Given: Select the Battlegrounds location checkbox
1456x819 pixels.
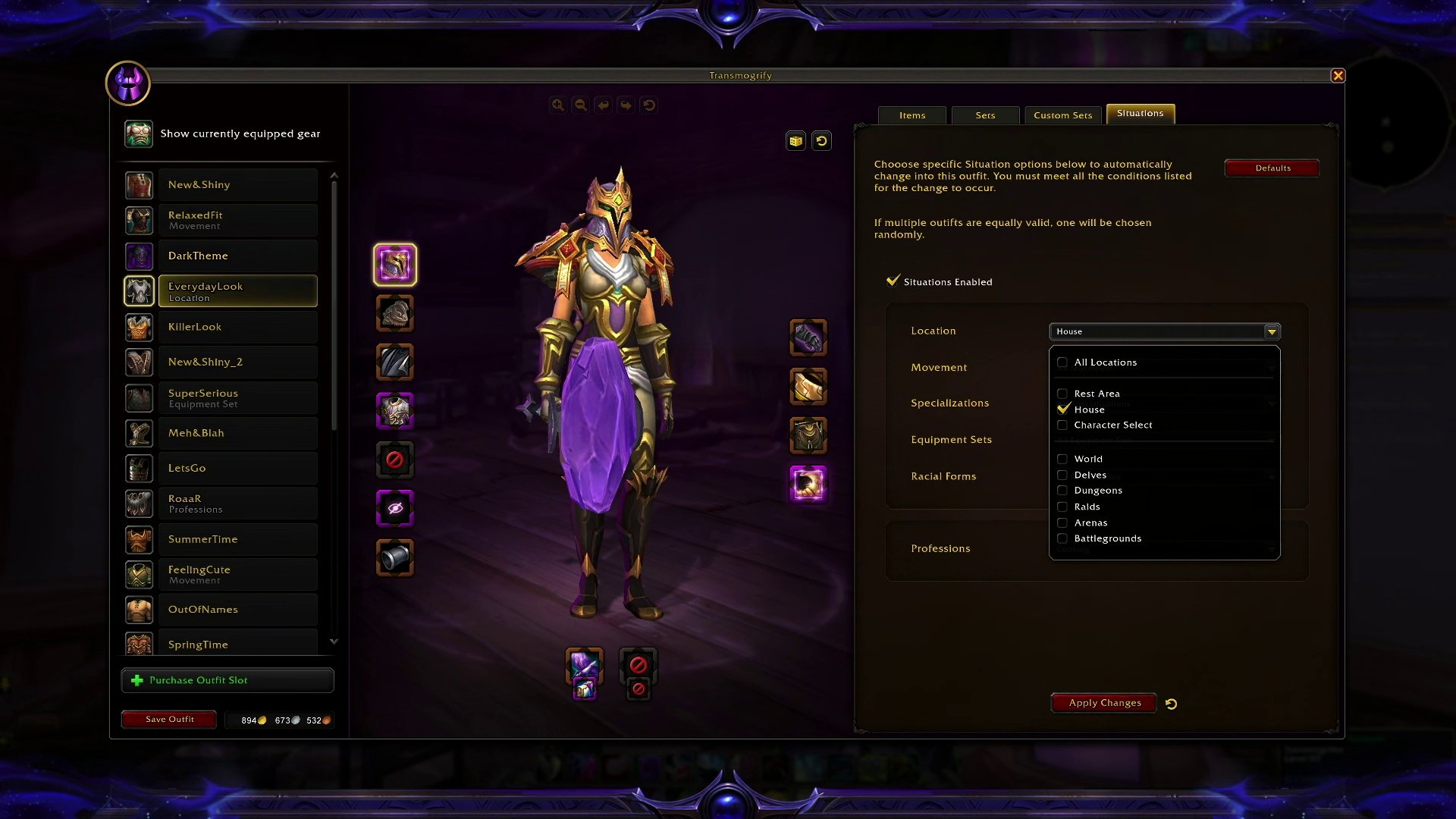Looking at the screenshot, I should tap(1062, 538).
